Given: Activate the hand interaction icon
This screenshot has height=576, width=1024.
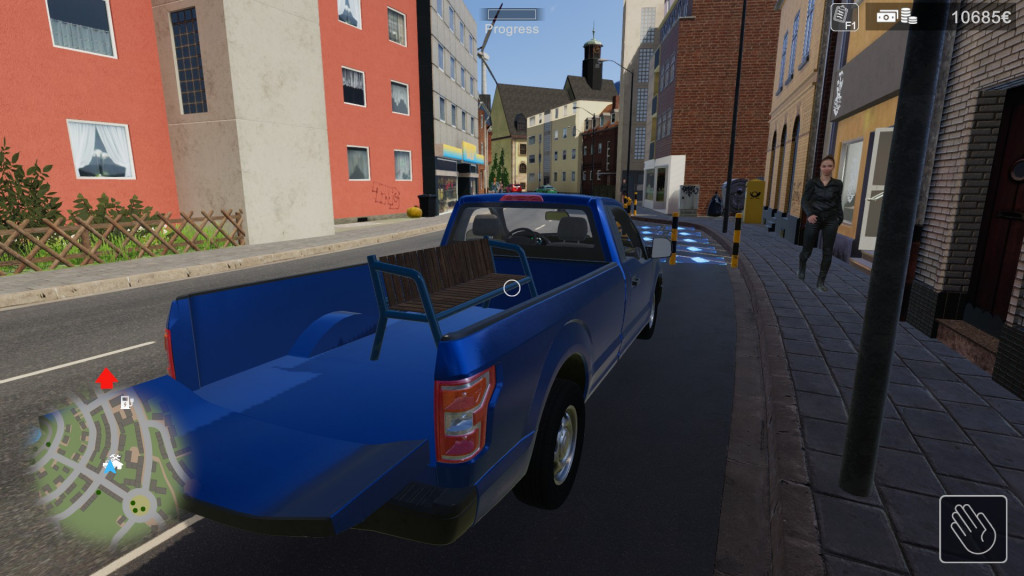Looking at the screenshot, I should pyautogui.click(x=972, y=528).
